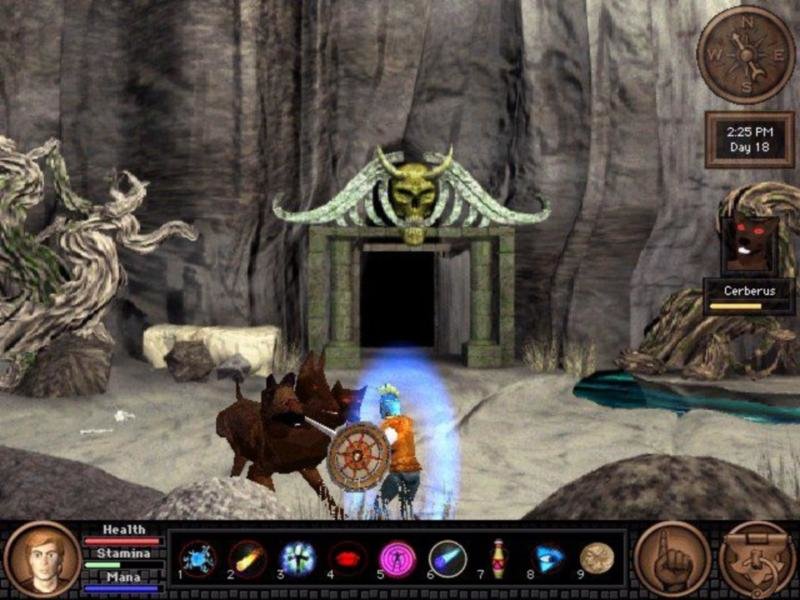Cast the fiery bolt spell in slot 2

coord(247,558)
